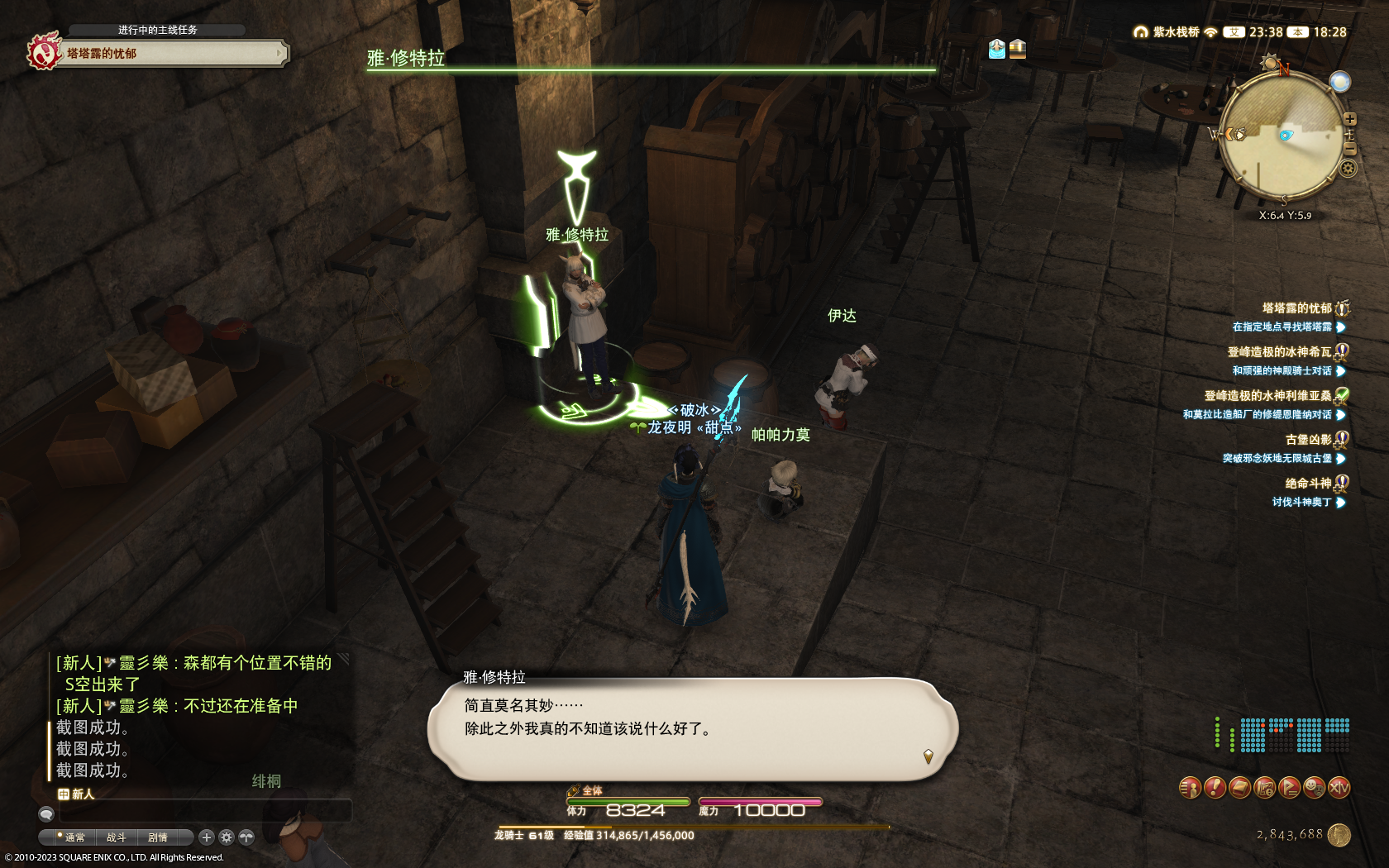Viewport: 1389px width, 868px height.
Task: Zoom out on the minimap
Action: coord(1350,149)
